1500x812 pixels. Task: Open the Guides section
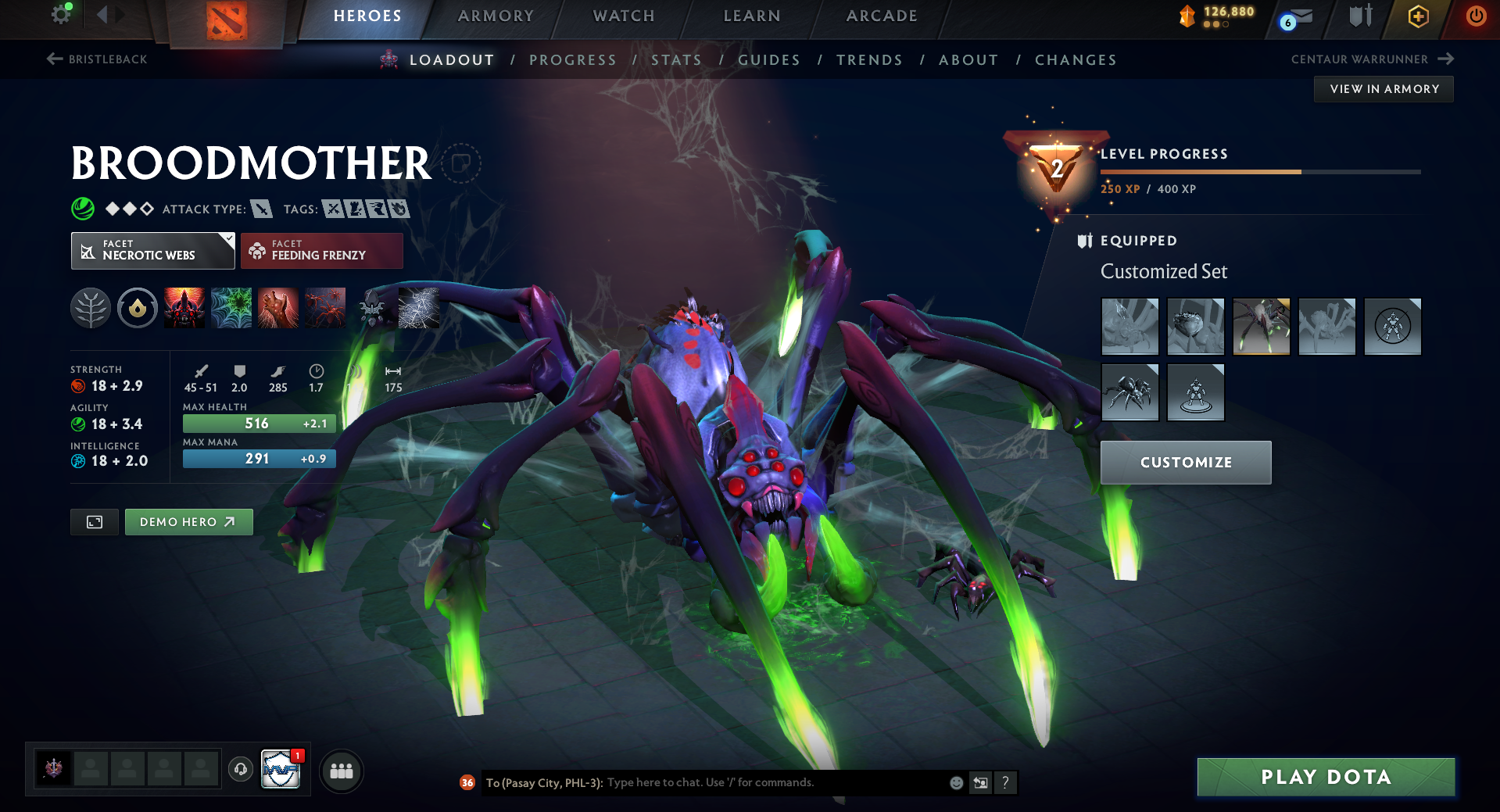[x=769, y=60]
